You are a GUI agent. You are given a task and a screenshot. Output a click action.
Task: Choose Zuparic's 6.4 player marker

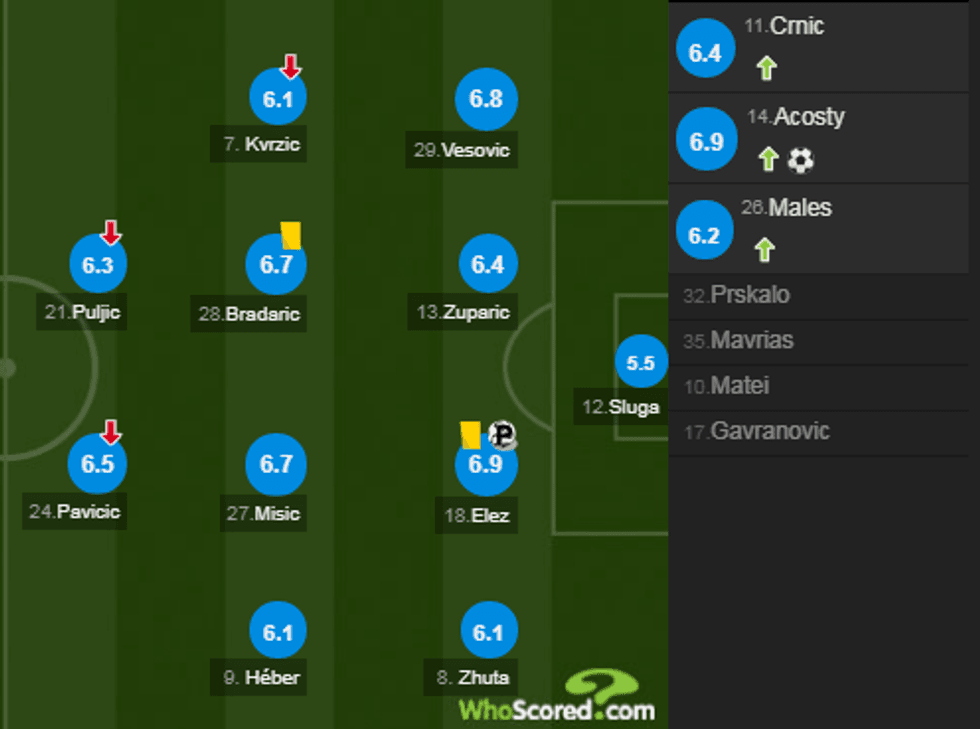(487, 265)
